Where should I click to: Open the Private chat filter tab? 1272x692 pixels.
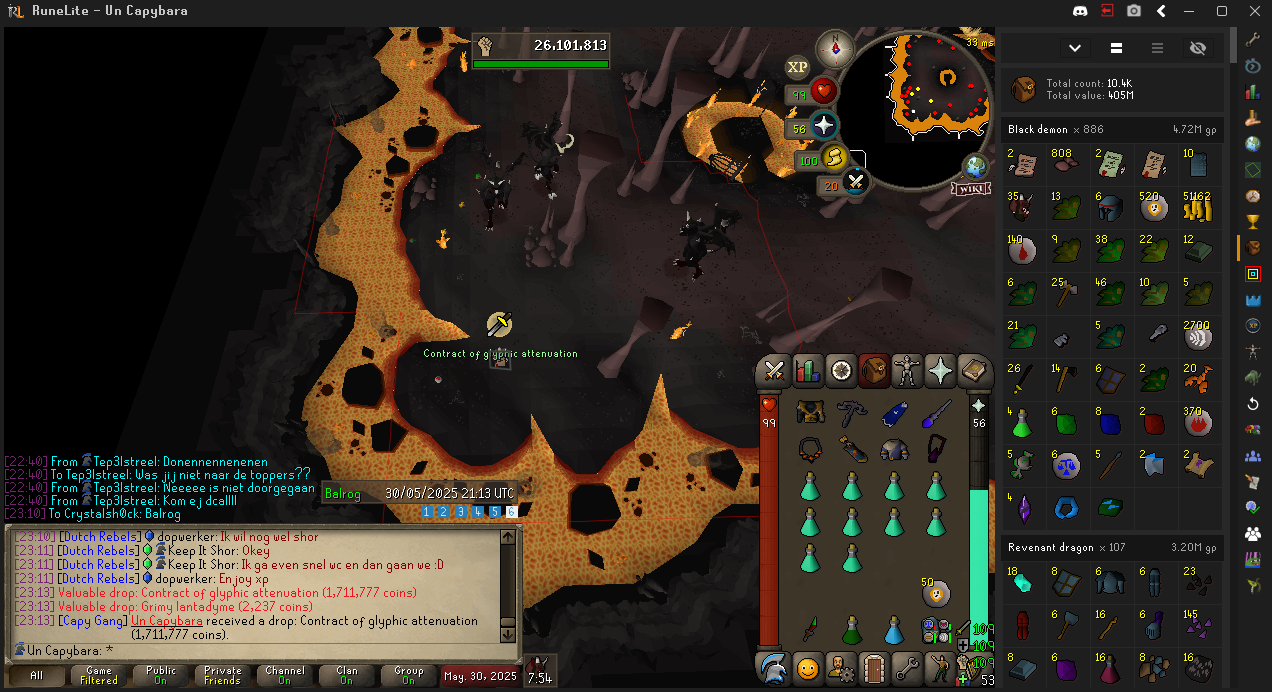point(223,676)
